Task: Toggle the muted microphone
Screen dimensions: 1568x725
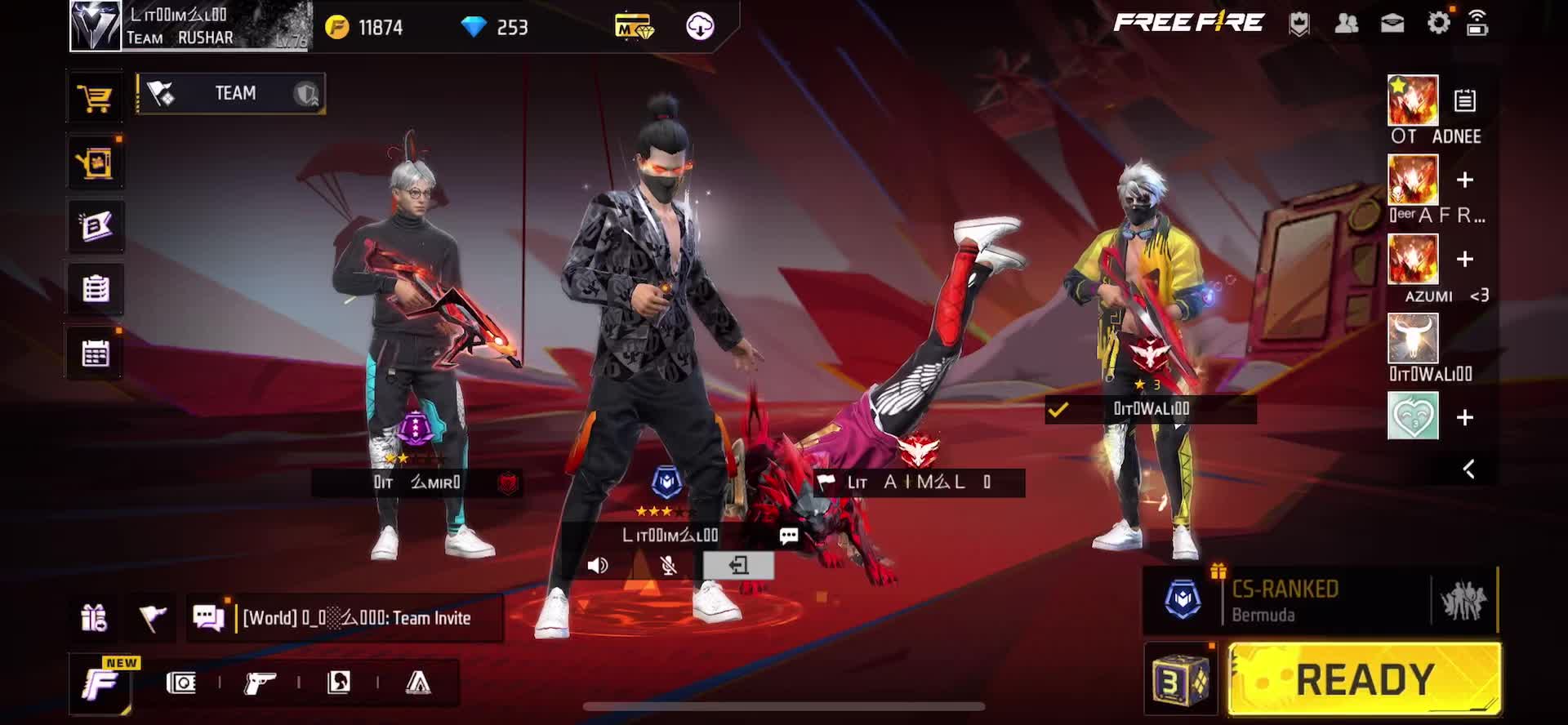Action: click(x=668, y=565)
